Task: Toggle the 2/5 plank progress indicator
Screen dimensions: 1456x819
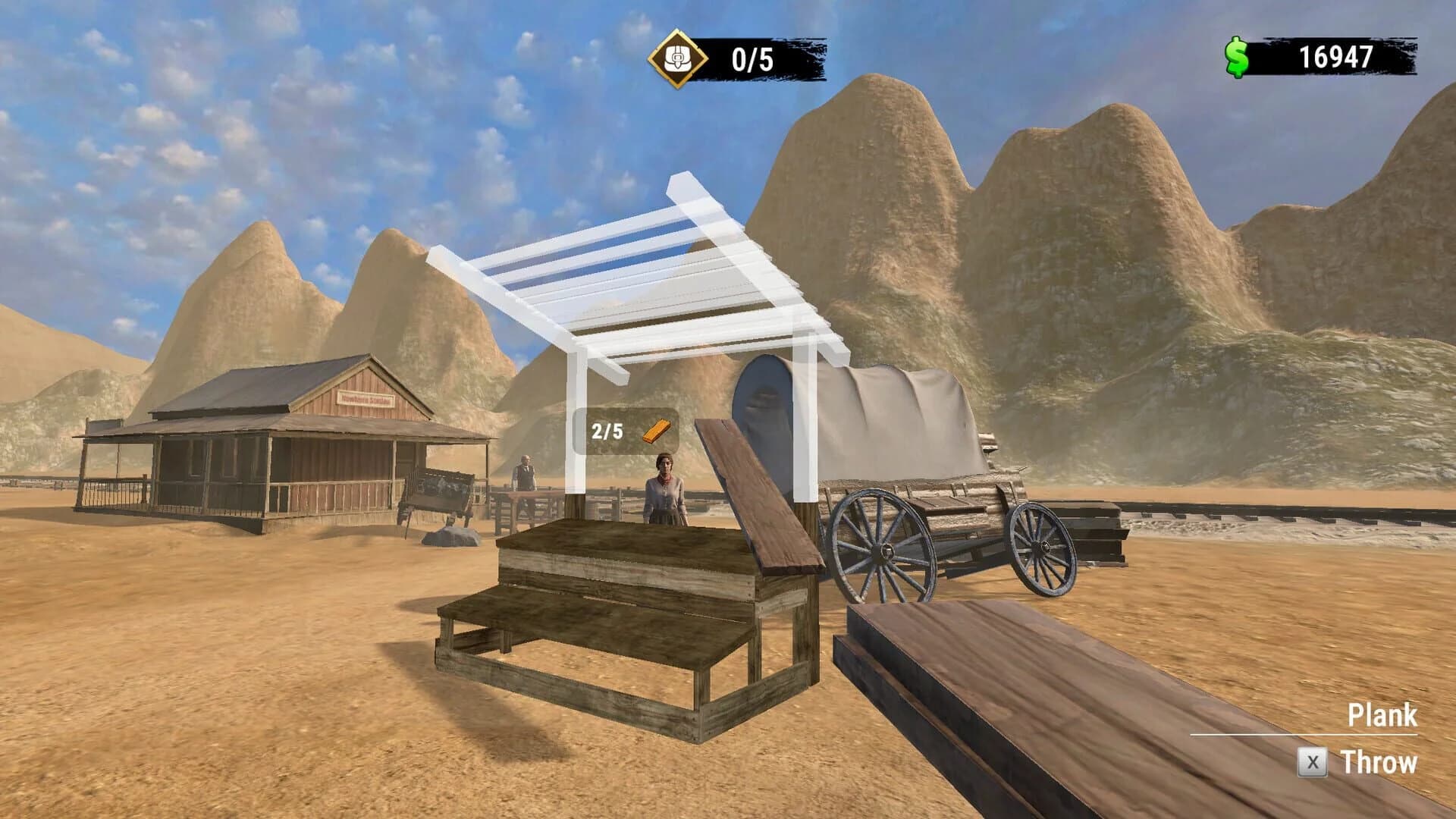Action: click(607, 432)
